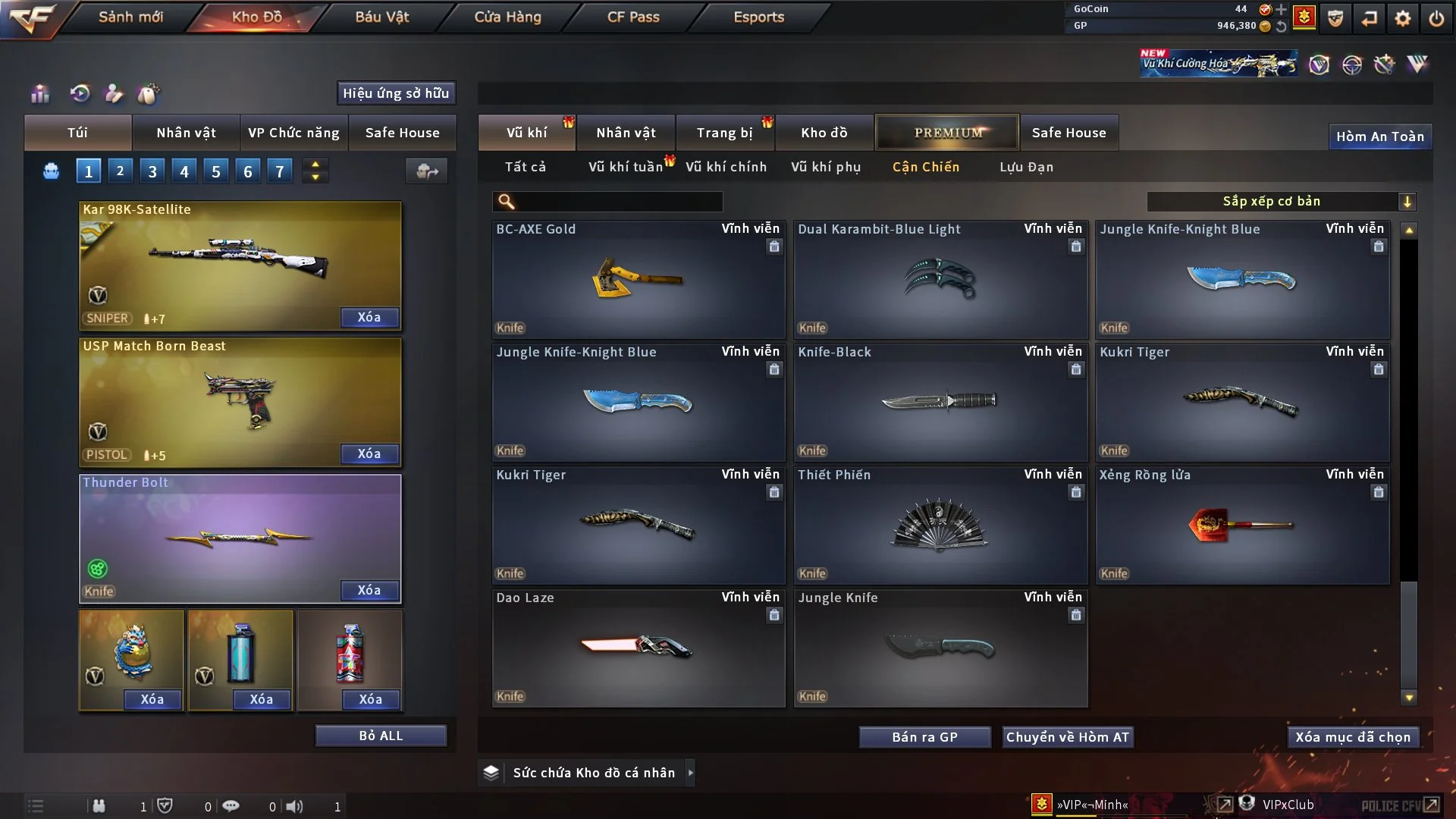Screen dimensions: 1456x819
Task: Open the Sắp xếp cơ bản sort dropdown
Action: click(x=1282, y=201)
